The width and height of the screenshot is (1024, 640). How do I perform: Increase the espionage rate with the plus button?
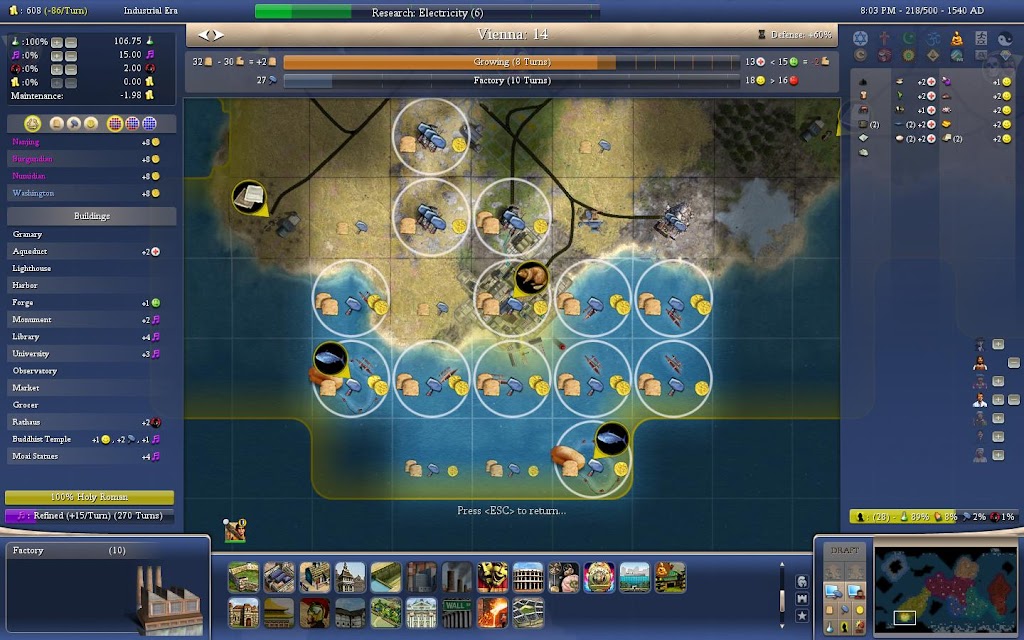pyautogui.click(x=57, y=69)
